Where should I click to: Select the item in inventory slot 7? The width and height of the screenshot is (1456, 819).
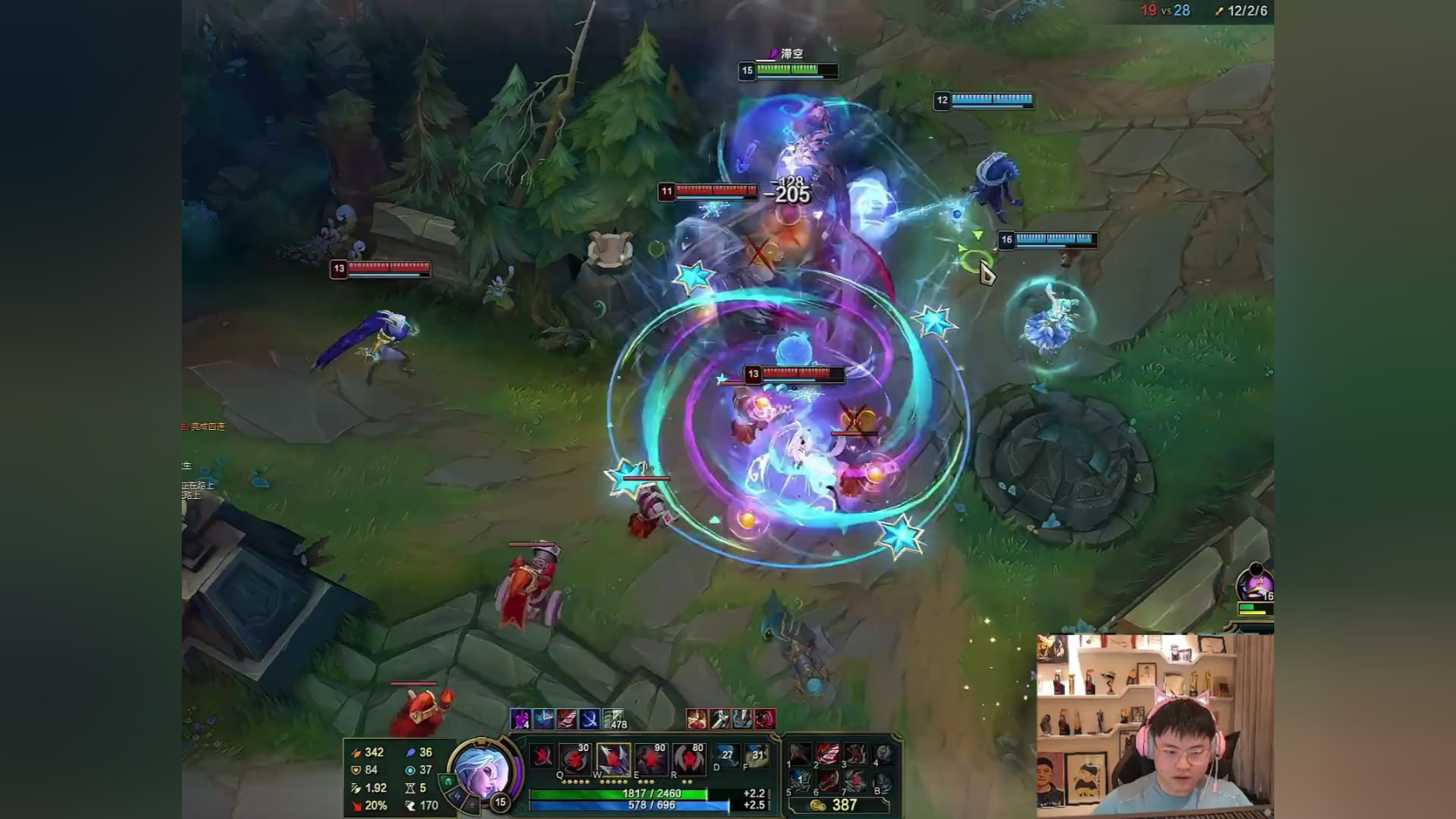tap(855, 781)
